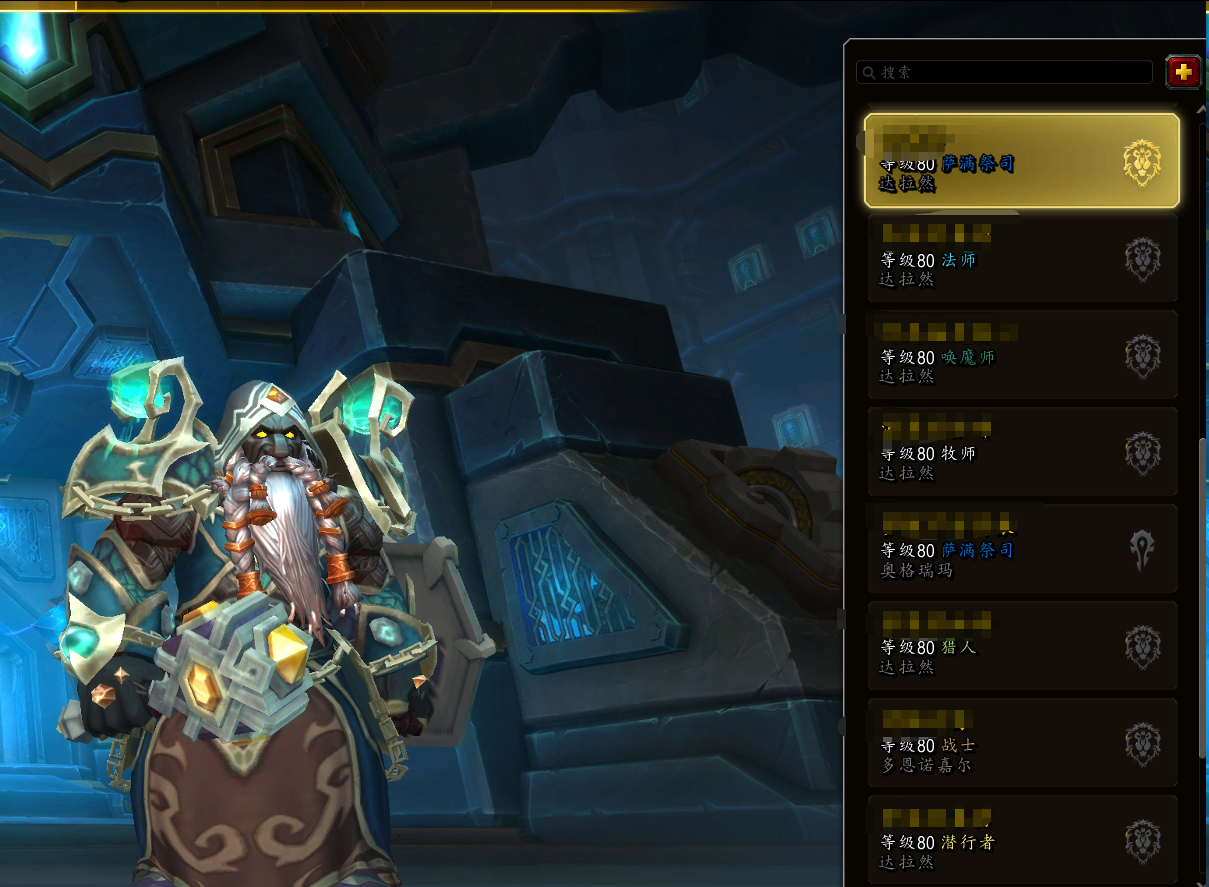Pick the level 80 潜行者 character
The image size is (1209, 887).
(x=1021, y=840)
